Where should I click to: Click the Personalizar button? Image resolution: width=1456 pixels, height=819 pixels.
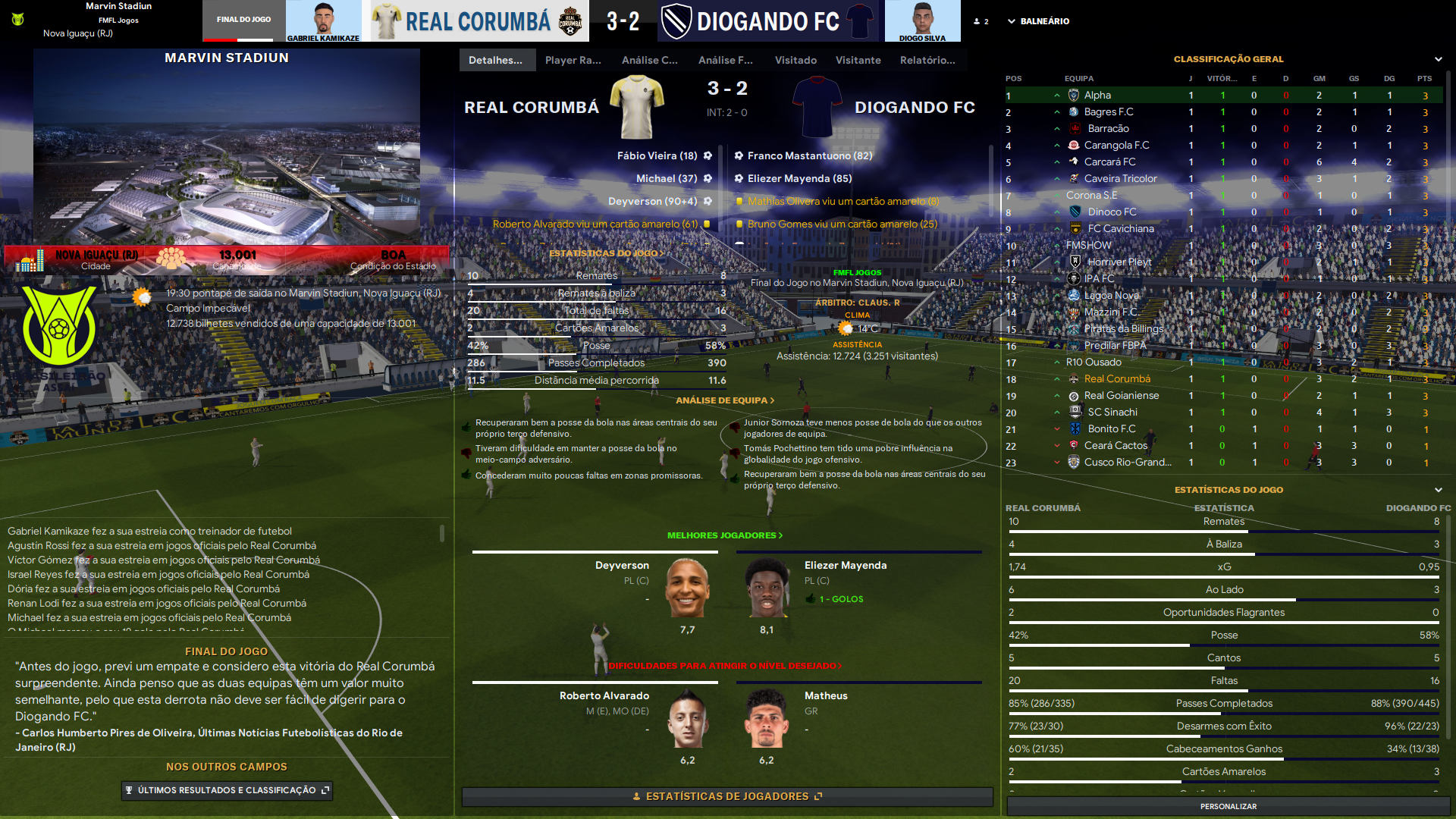(1228, 806)
